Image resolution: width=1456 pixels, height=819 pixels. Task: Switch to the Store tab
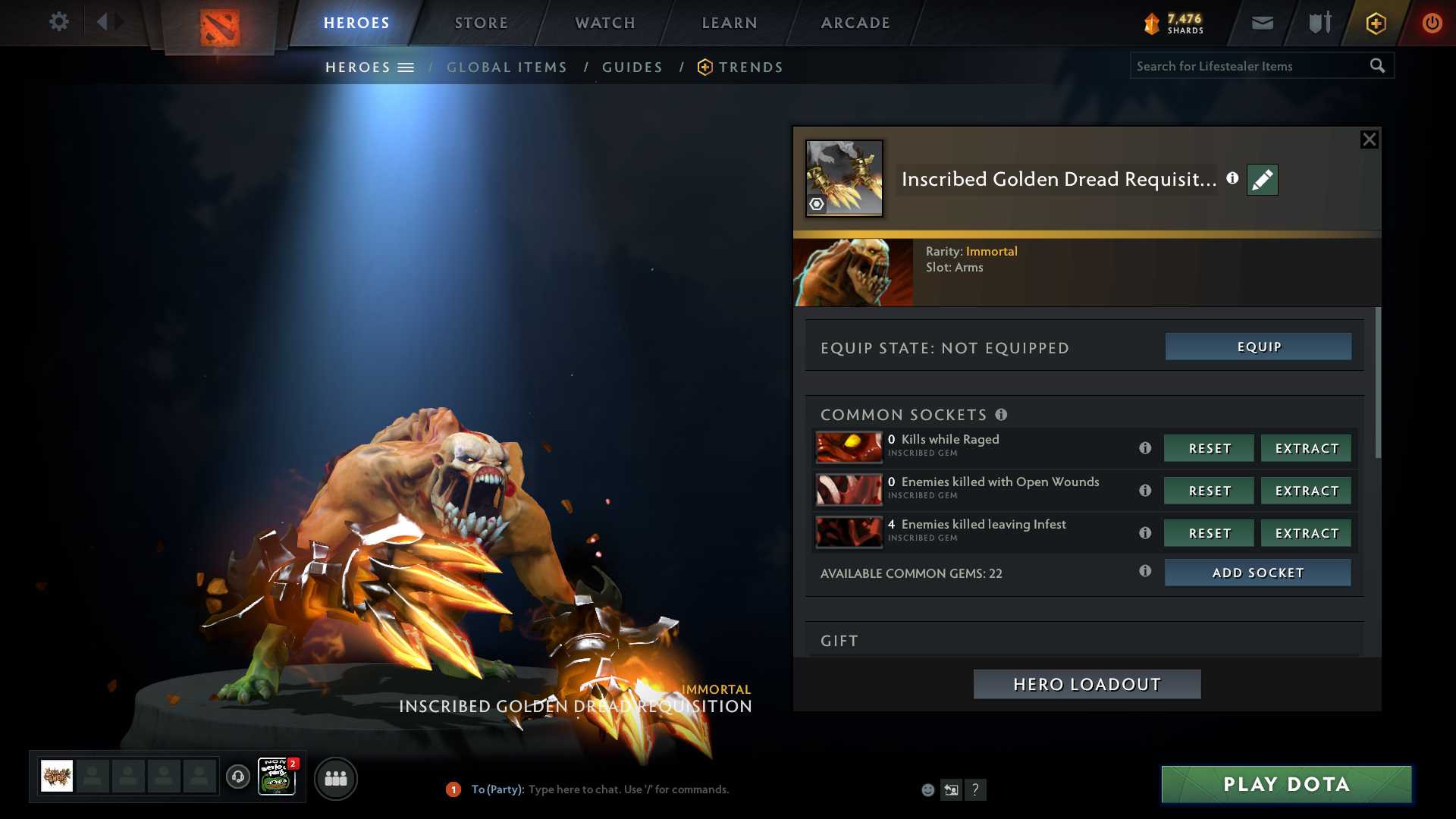point(482,23)
